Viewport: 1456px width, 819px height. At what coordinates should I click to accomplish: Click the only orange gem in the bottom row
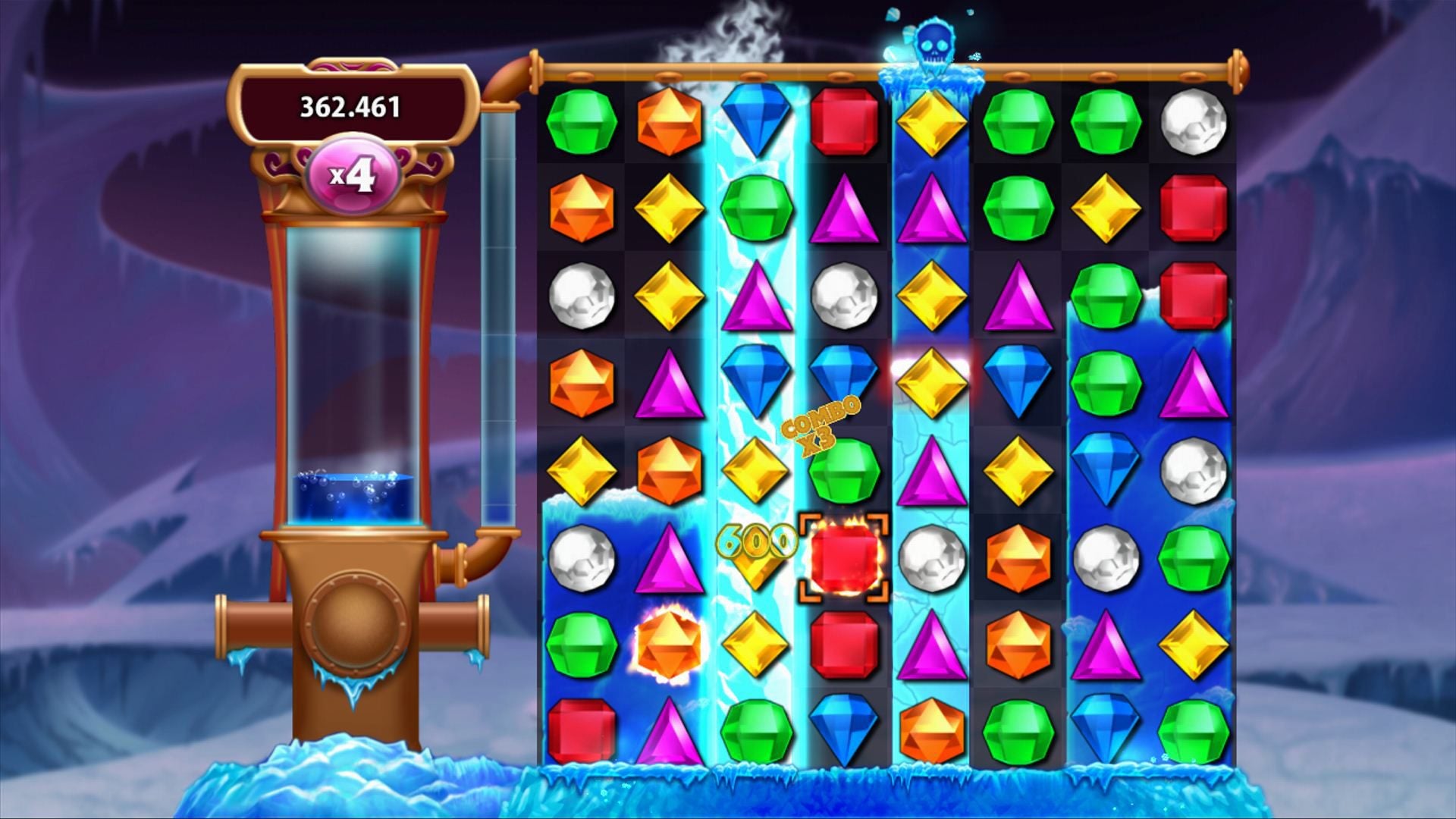tap(931, 730)
